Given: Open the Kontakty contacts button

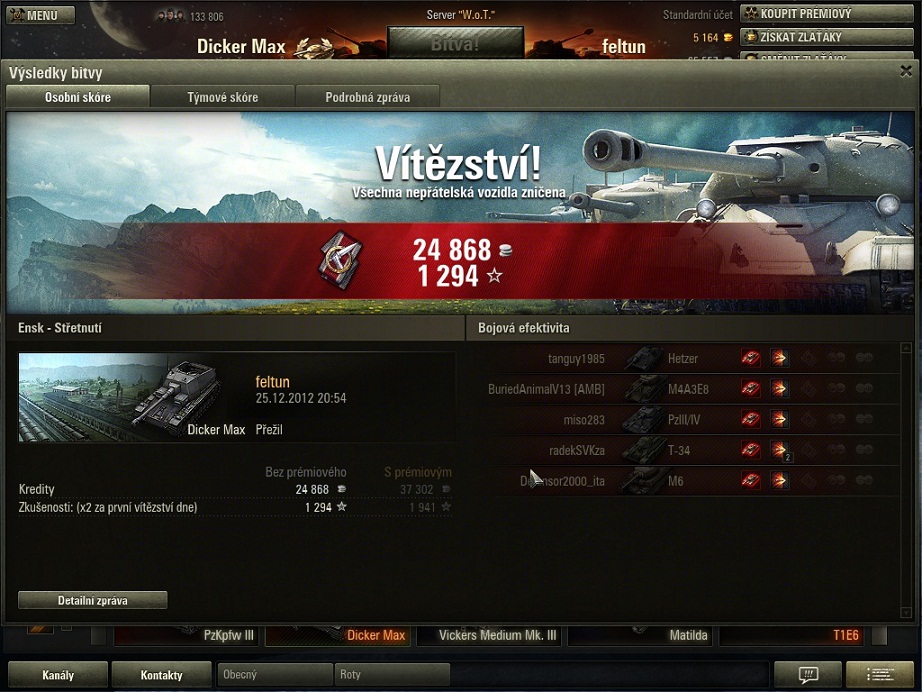Looking at the screenshot, I should (x=161, y=675).
